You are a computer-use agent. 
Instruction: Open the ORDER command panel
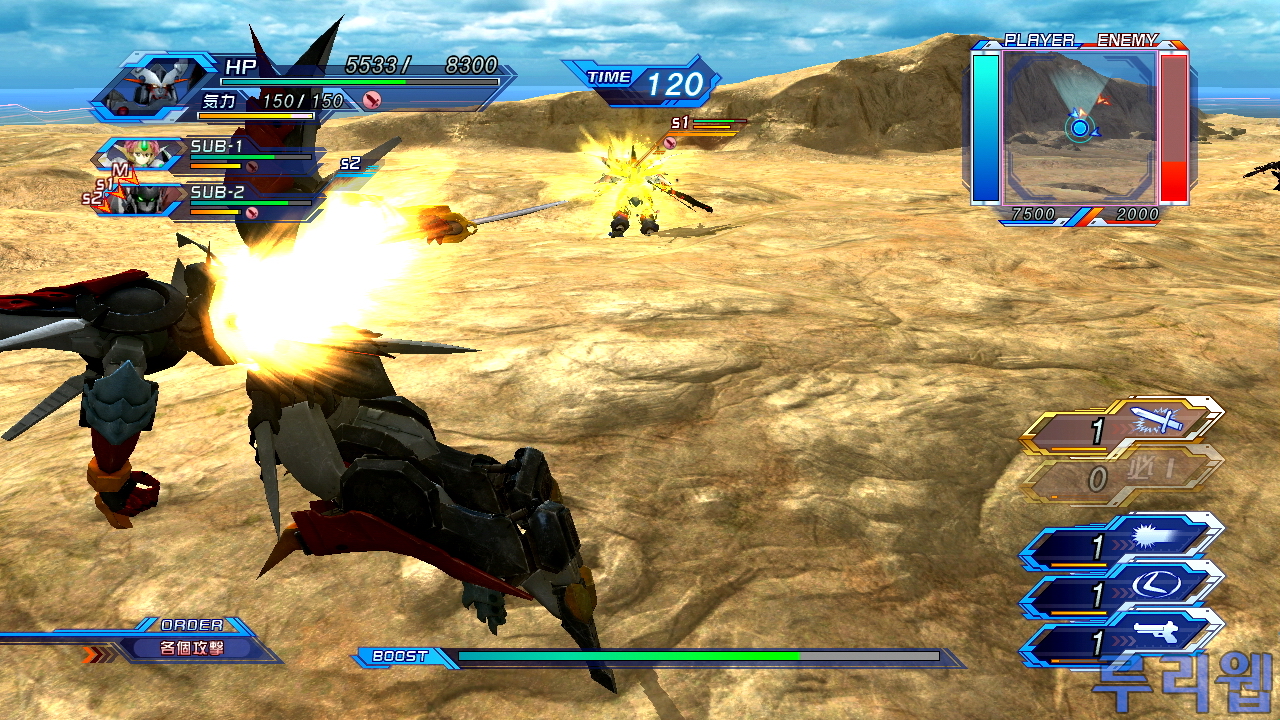point(190,641)
